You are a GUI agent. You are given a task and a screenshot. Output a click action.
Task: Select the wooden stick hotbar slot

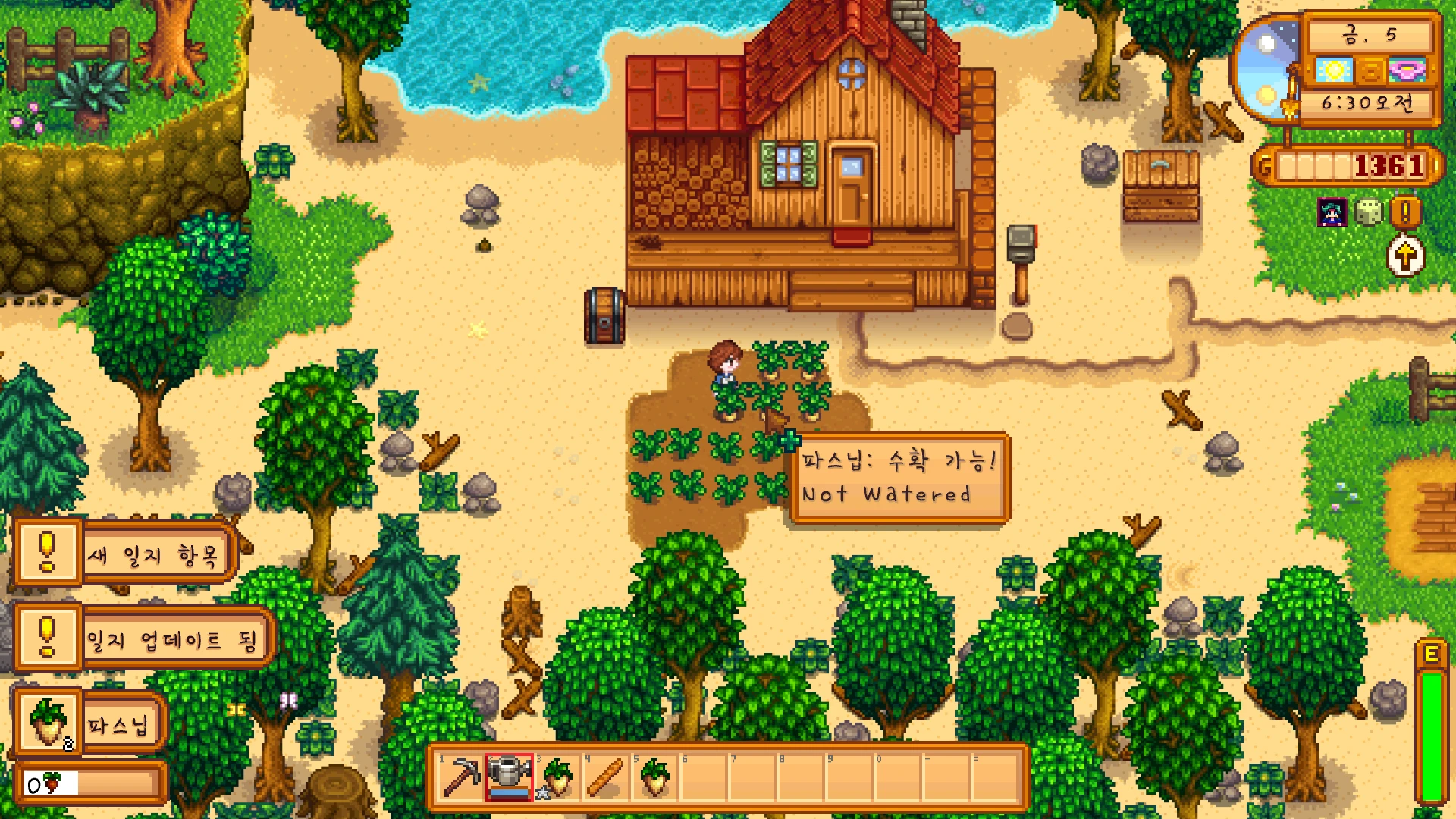pyautogui.click(x=606, y=777)
